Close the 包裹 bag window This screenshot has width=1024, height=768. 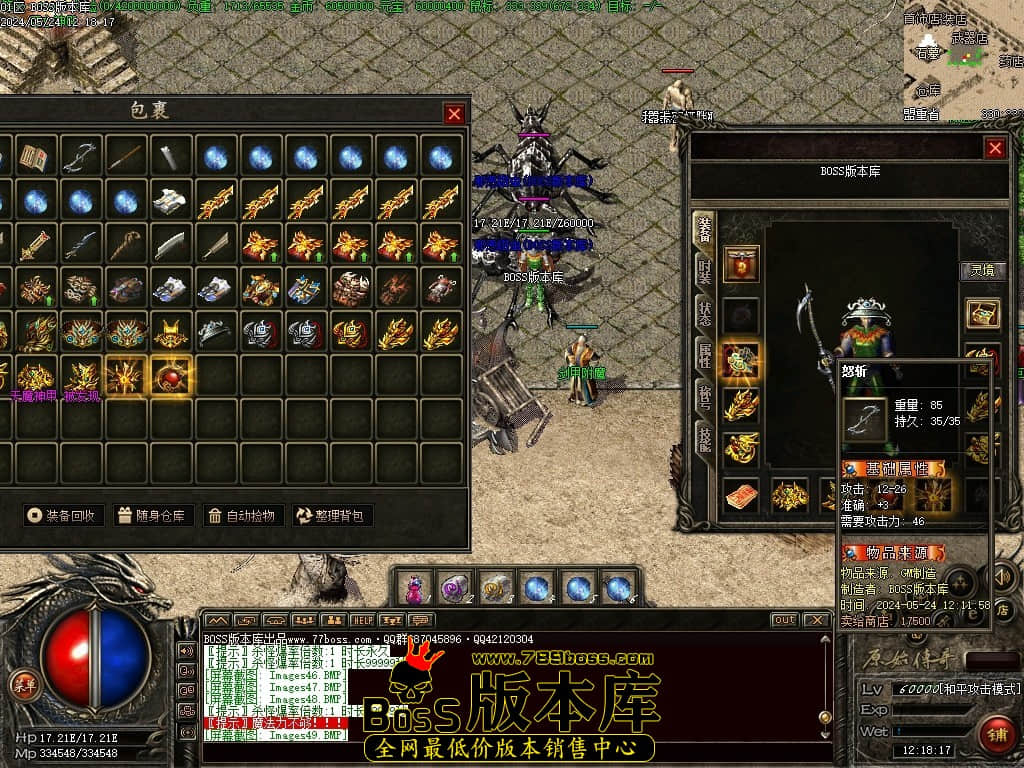click(x=454, y=113)
